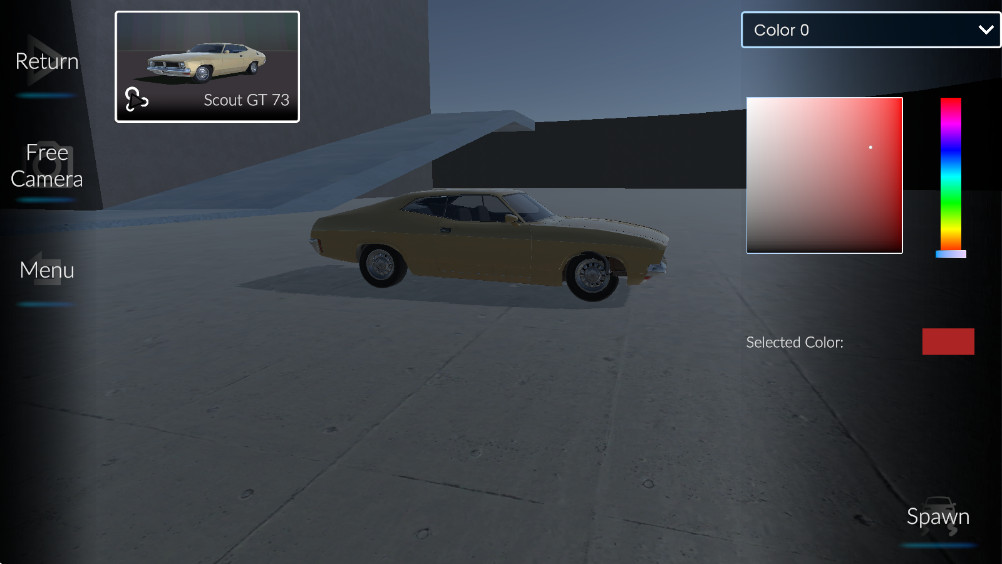Choose a hue on the rainbow slider
Viewport: 1002px width, 564px height.
pyautogui.click(x=950, y=175)
